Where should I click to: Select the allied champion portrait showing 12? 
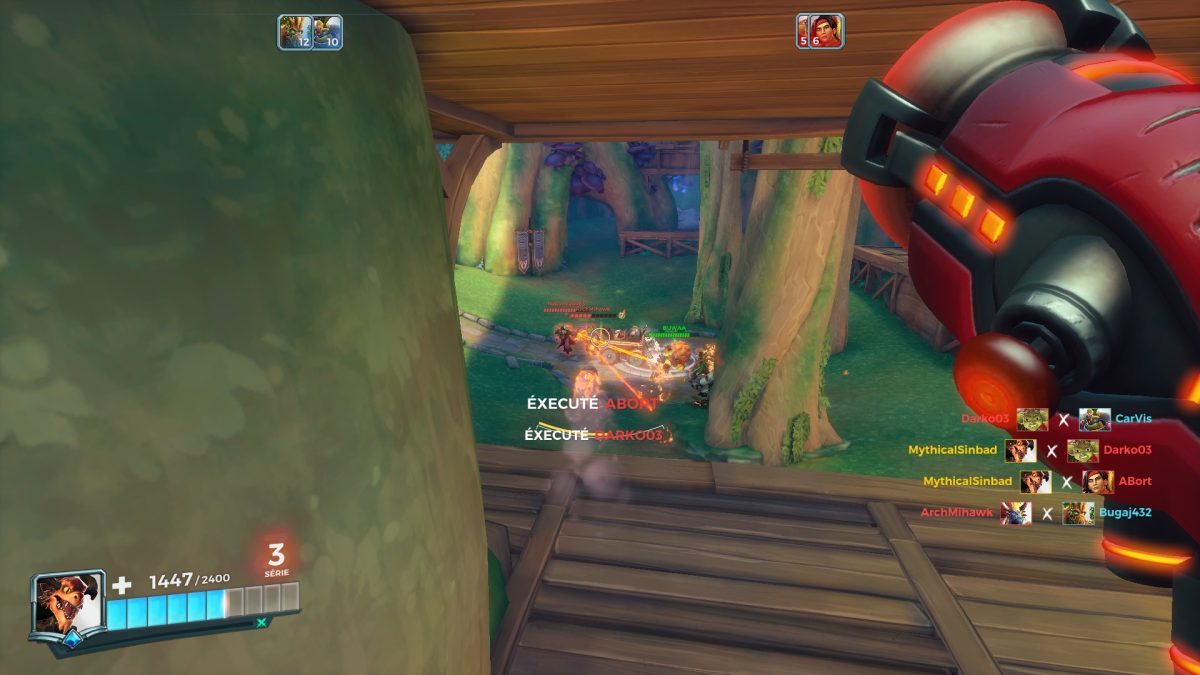[x=294, y=32]
